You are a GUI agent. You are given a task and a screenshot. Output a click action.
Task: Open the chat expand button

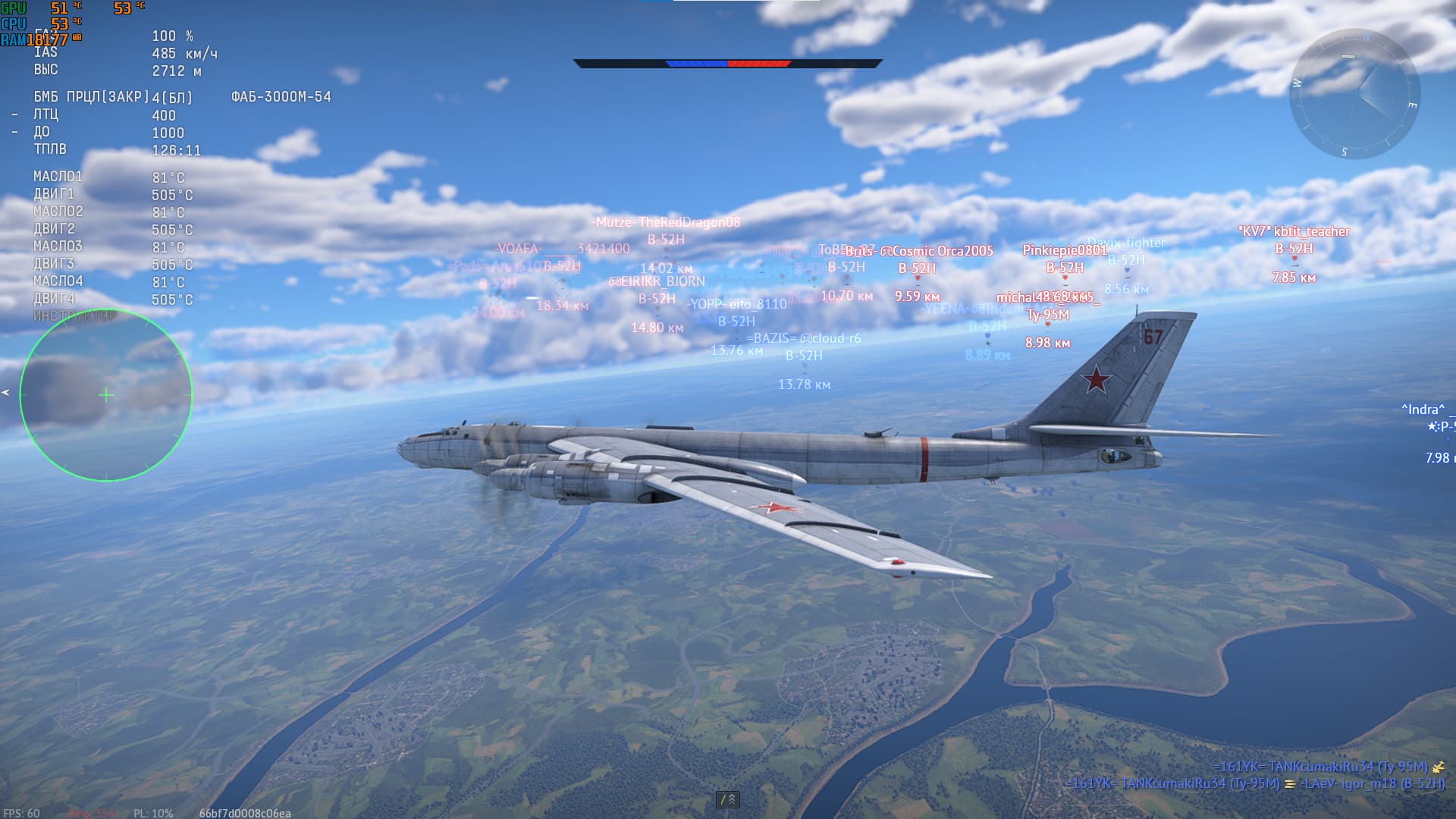click(727, 799)
